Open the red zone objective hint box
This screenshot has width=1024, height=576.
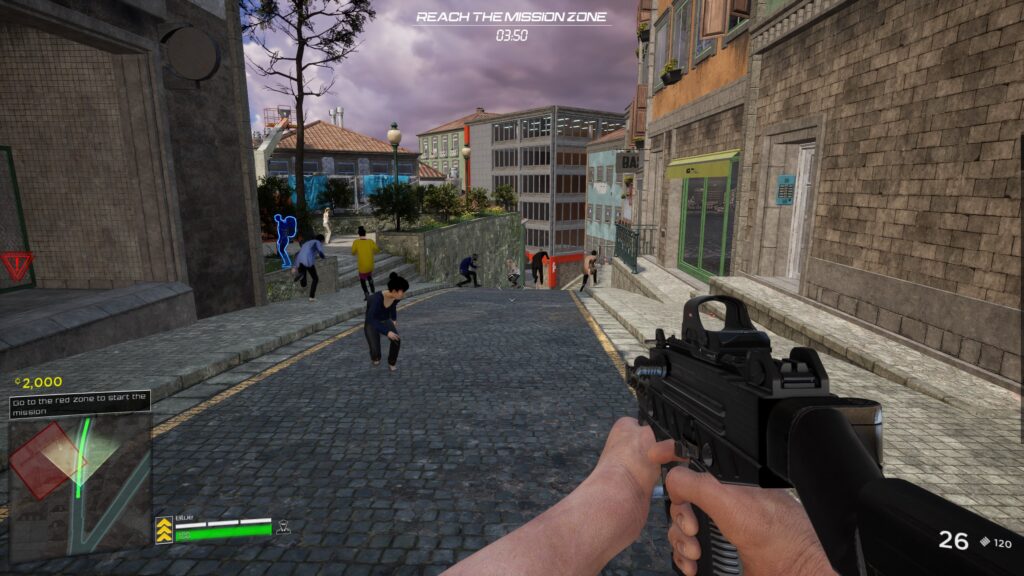coord(80,404)
